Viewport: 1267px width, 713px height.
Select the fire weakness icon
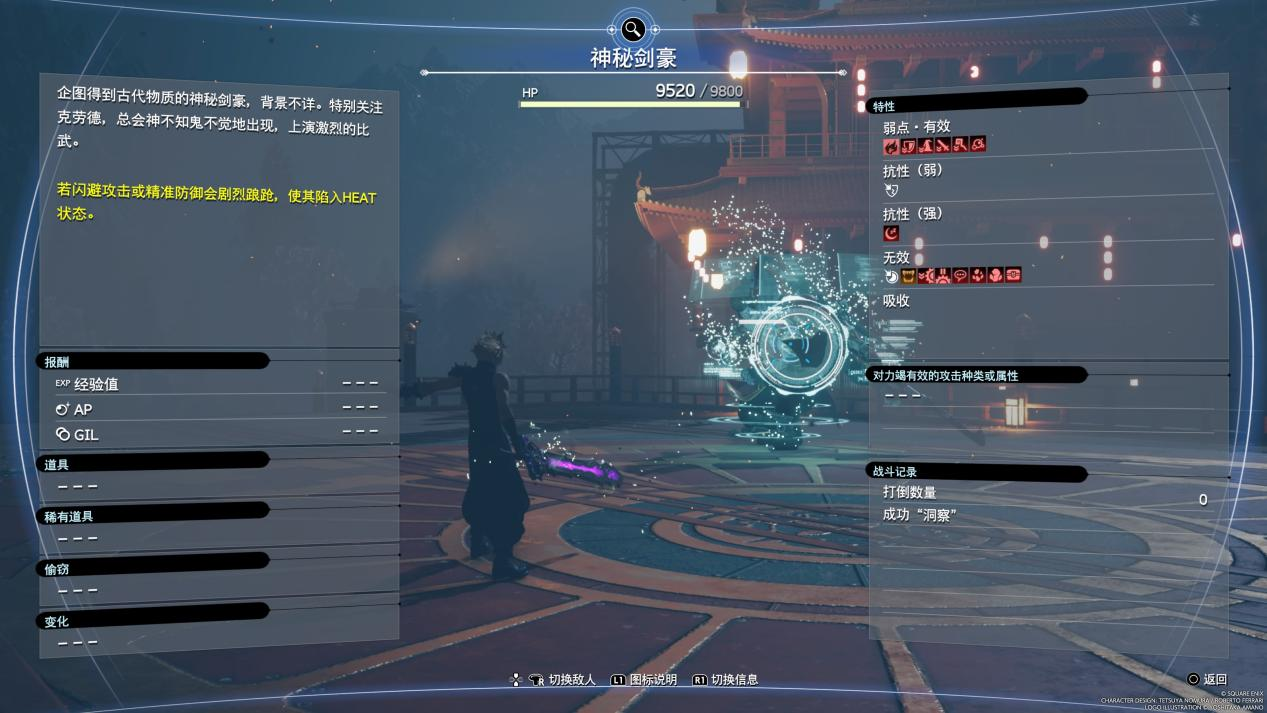[890, 145]
